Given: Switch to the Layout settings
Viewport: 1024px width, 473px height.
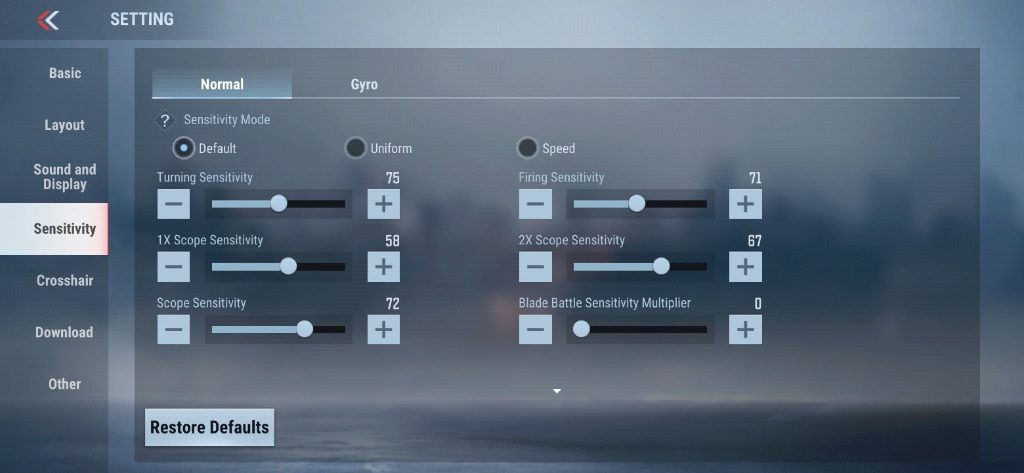Looking at the screenshot, I should [65, 125].
